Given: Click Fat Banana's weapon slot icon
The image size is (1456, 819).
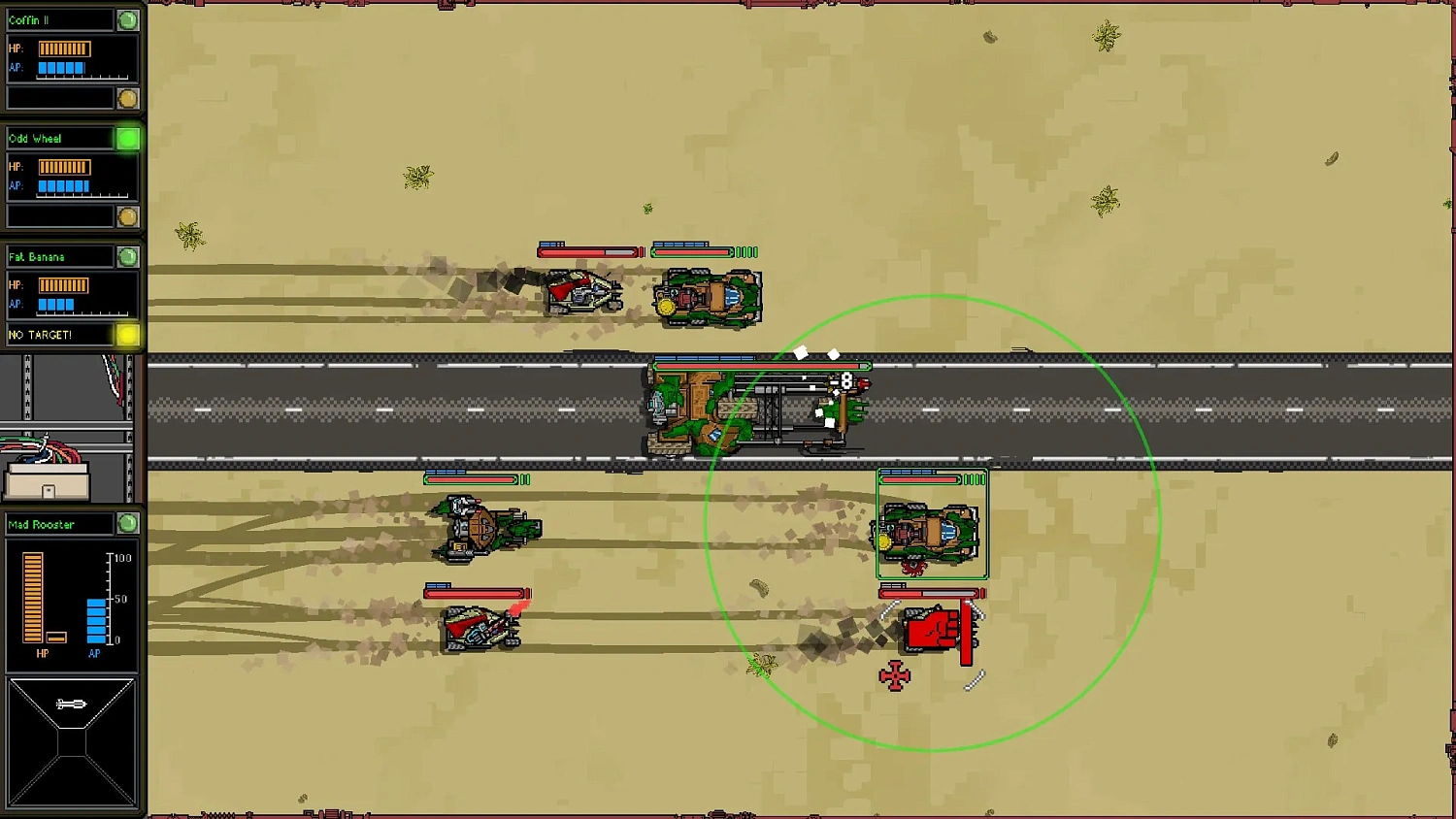Looking at the screenshot, I should [127, 335].
